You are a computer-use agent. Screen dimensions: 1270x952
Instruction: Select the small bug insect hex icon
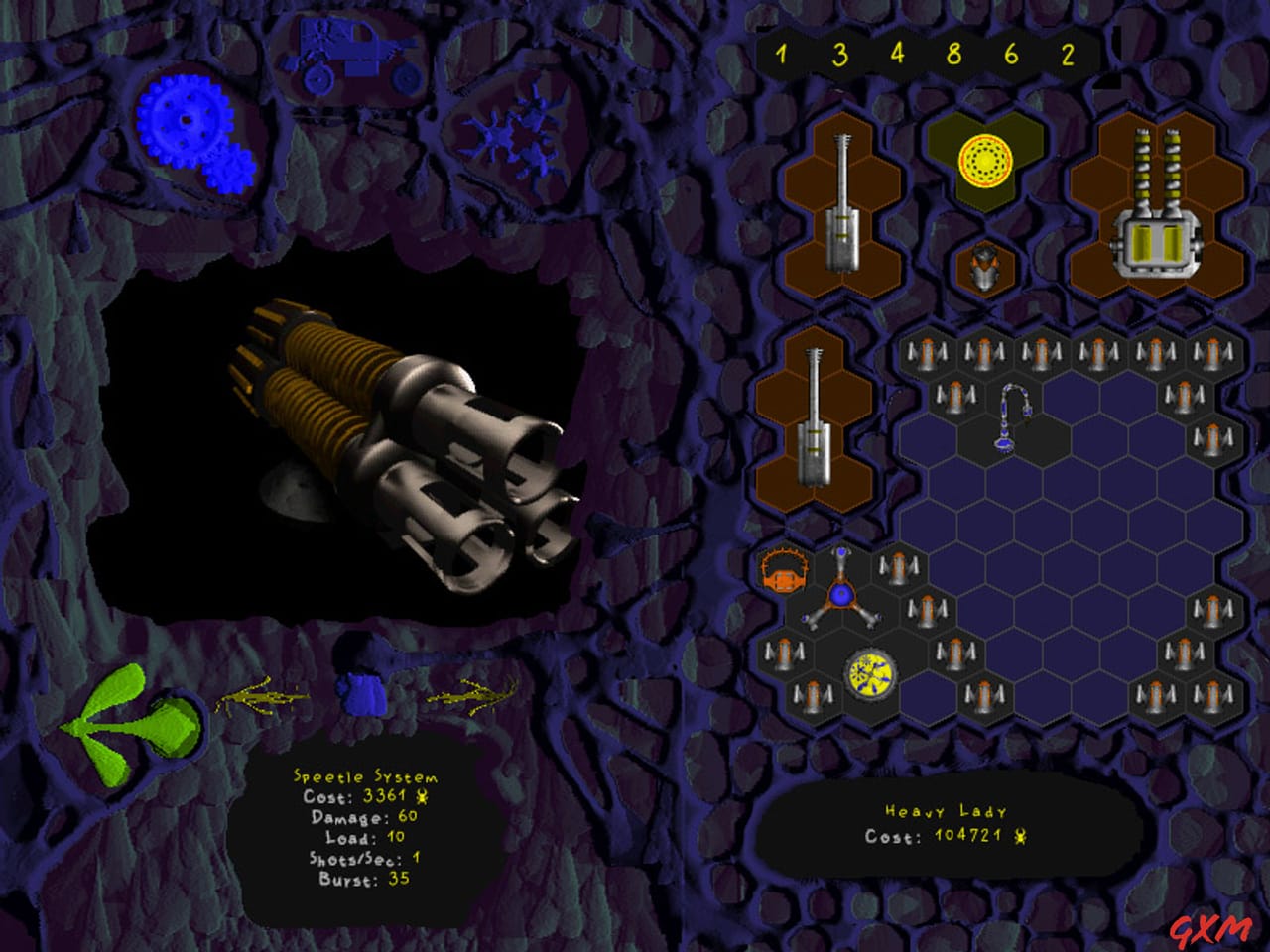984,266
